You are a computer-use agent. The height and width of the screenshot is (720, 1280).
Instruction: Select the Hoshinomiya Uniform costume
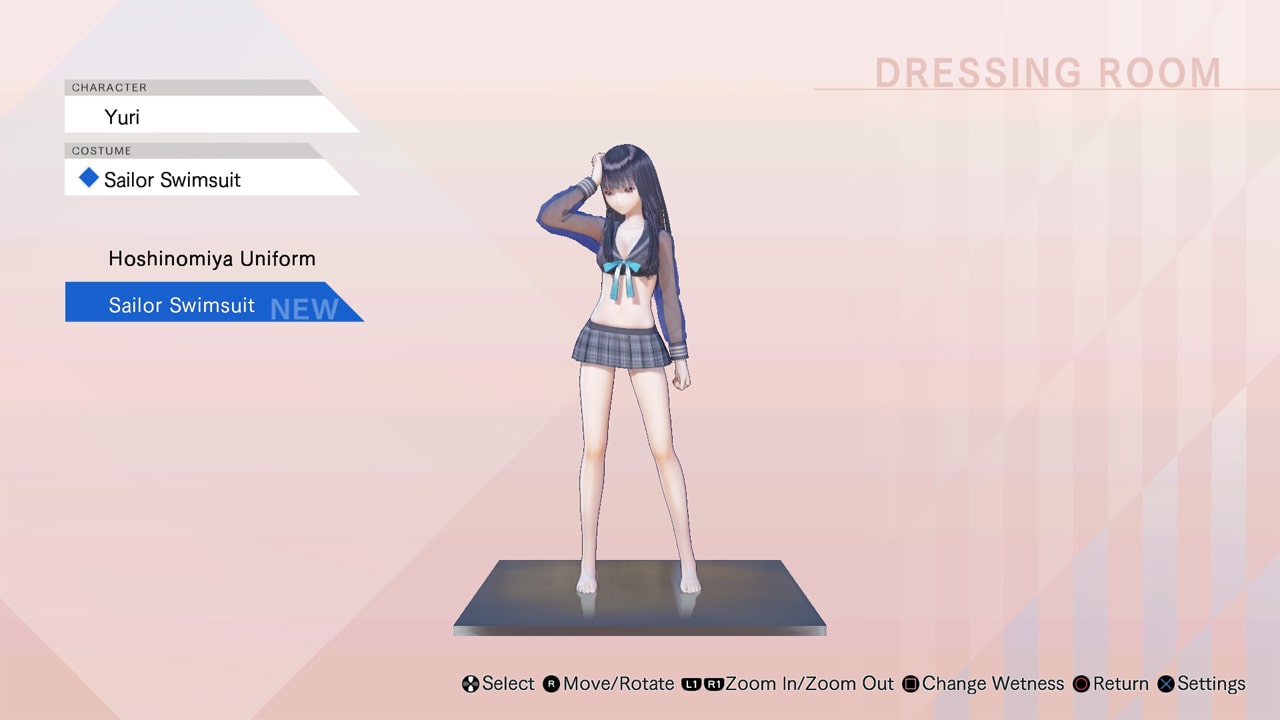(211, 258)
